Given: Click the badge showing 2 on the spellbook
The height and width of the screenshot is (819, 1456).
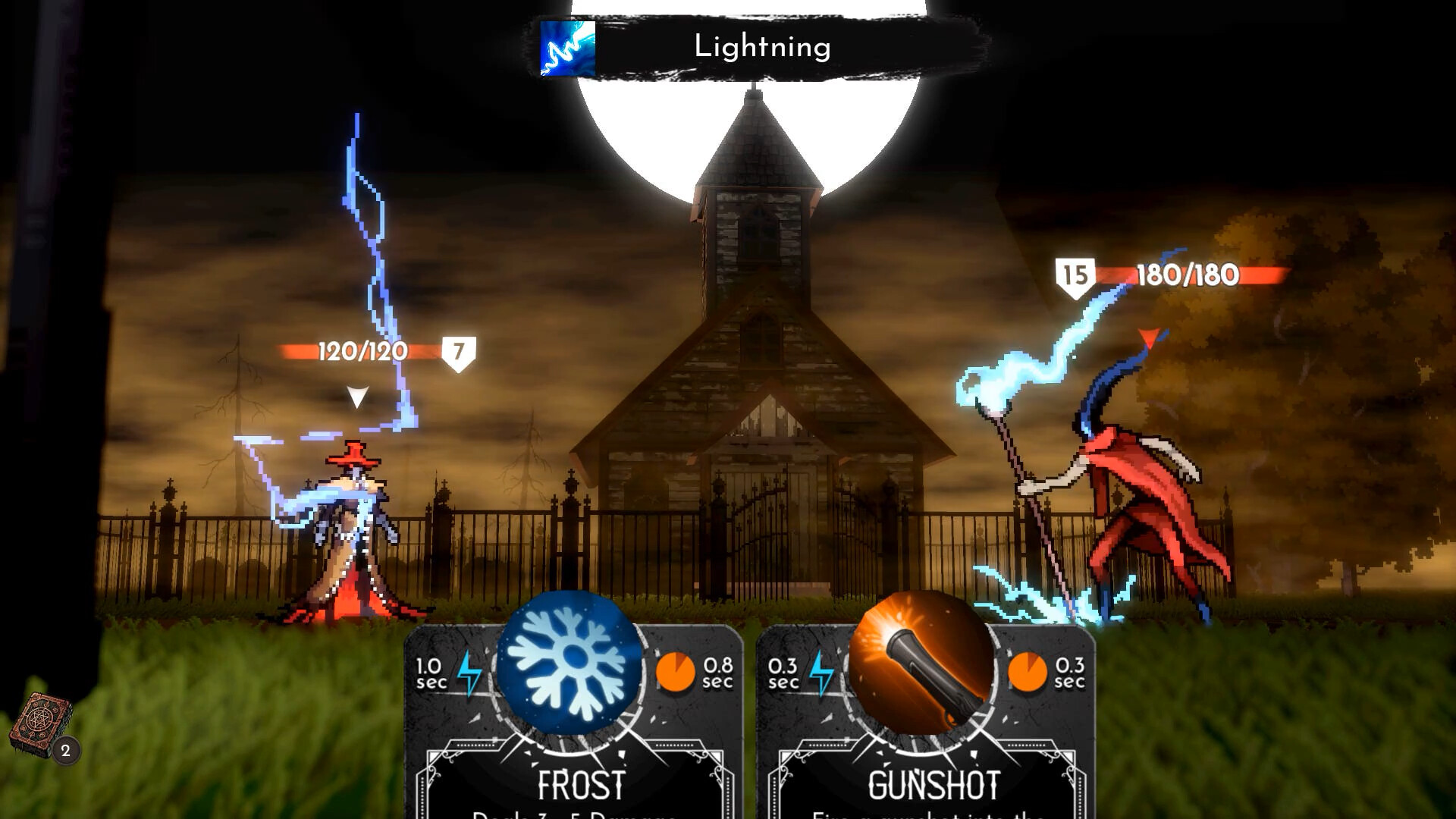Looking at the screenshot, I should (65, 751).
